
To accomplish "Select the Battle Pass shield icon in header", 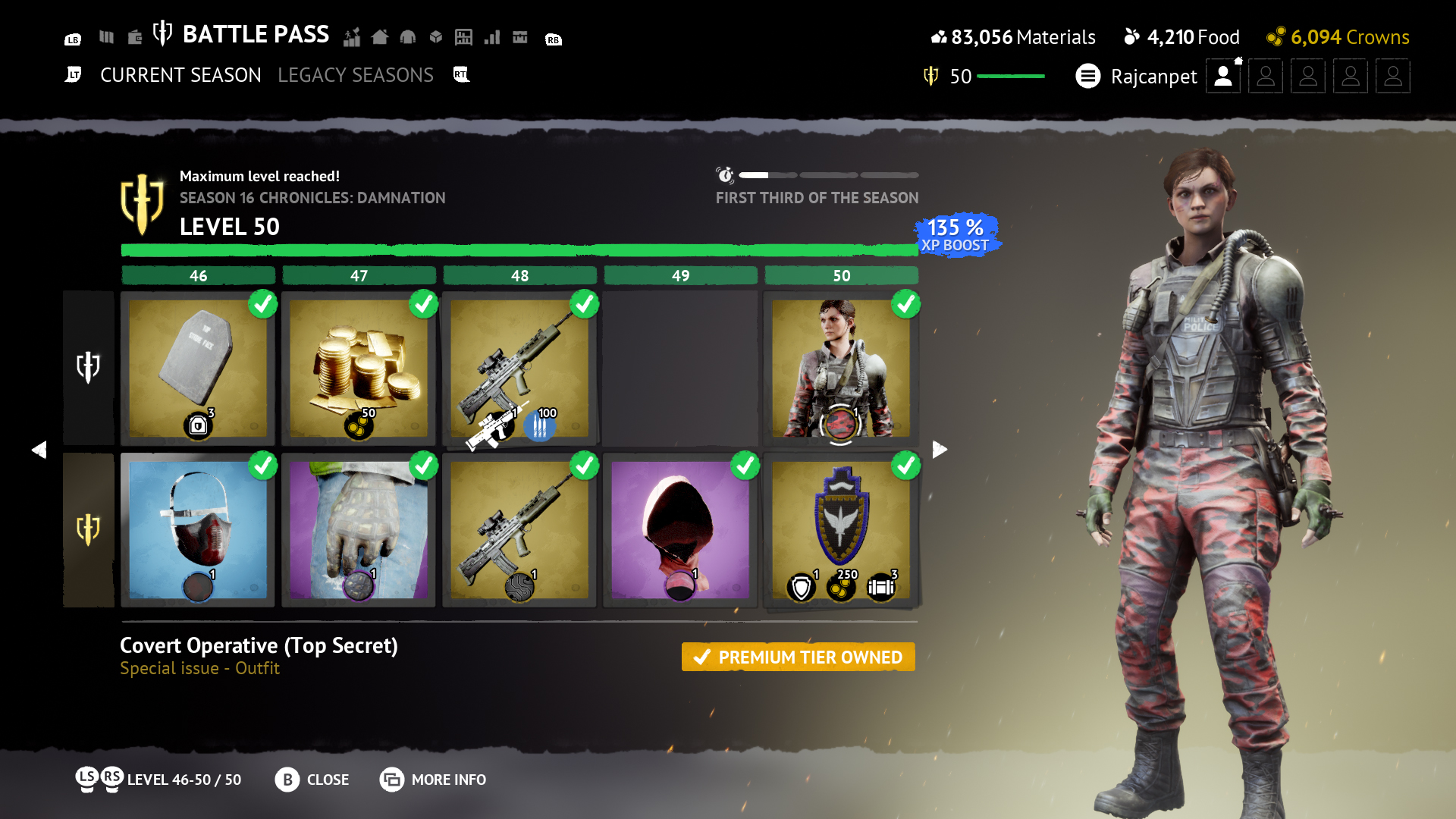I will click(x=162, y=33).
